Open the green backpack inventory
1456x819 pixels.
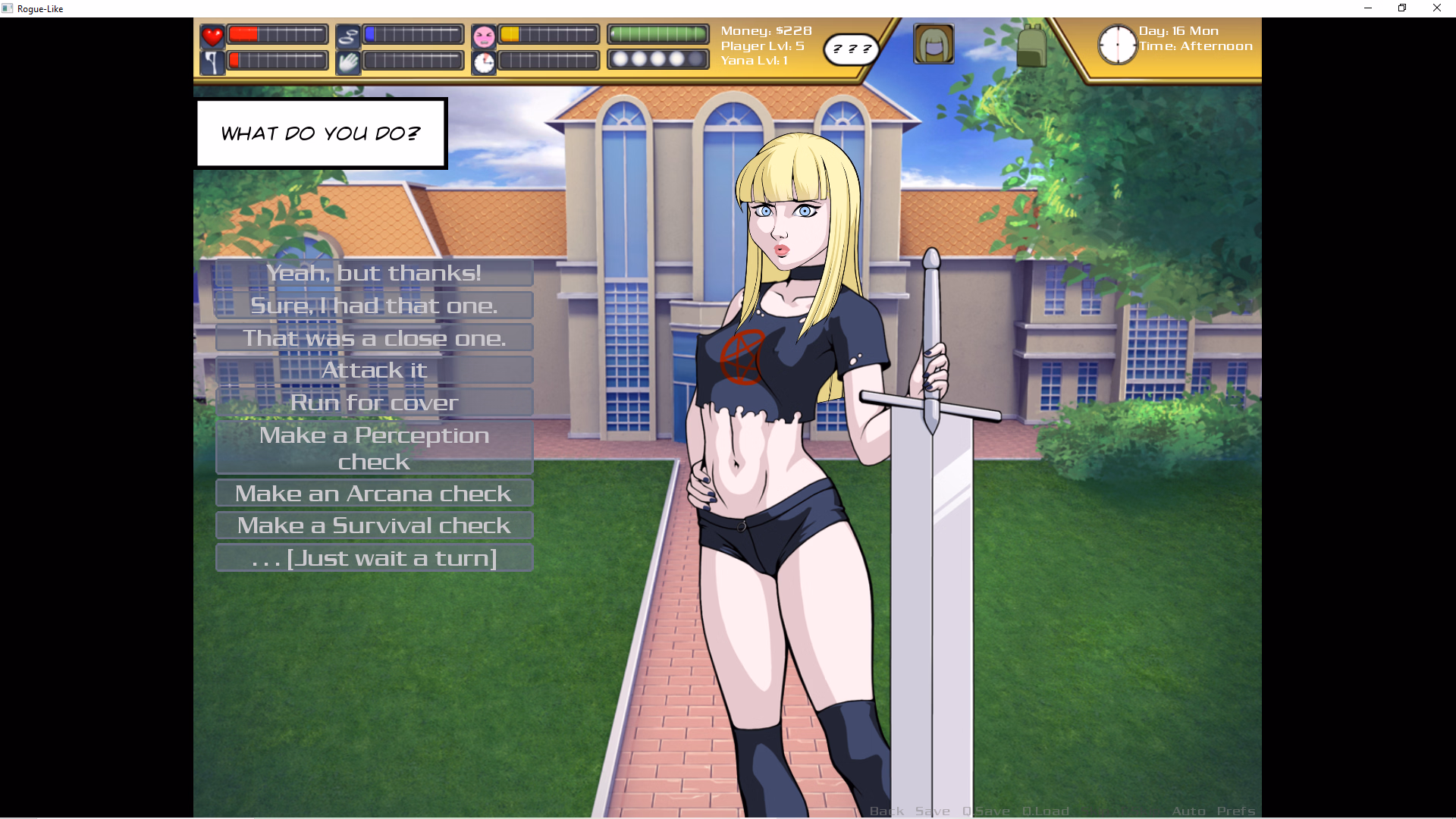click(1031, 45)
